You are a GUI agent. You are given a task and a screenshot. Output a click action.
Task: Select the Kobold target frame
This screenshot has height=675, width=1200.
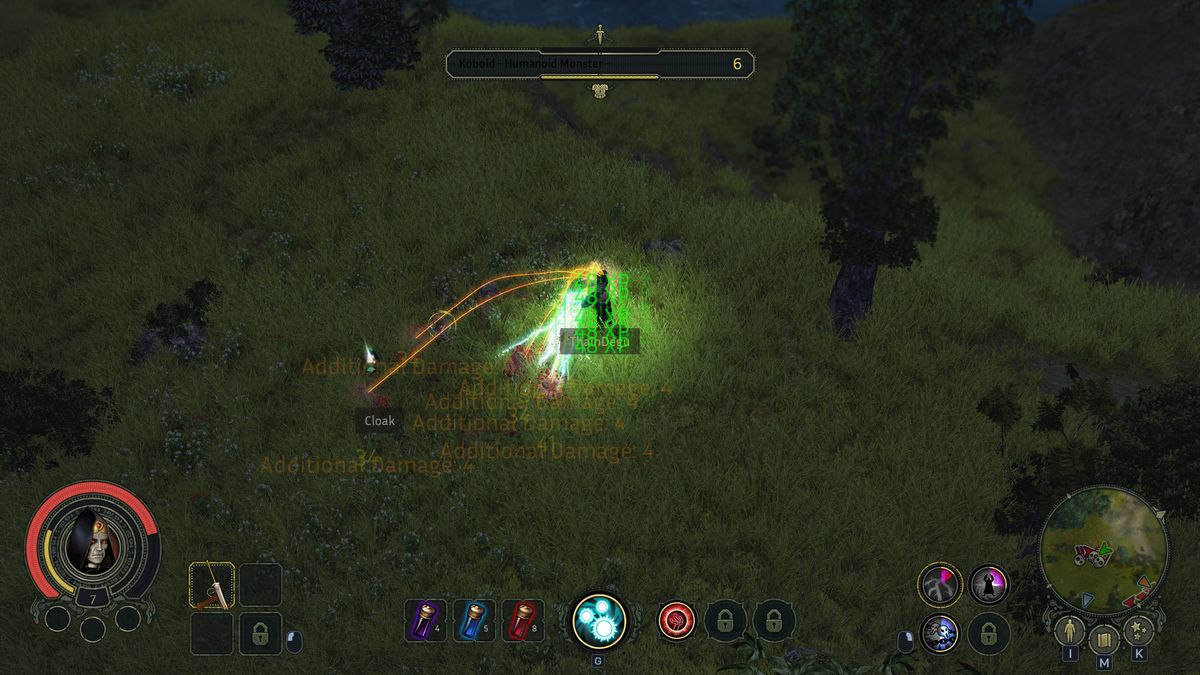(x=600, y=65)
